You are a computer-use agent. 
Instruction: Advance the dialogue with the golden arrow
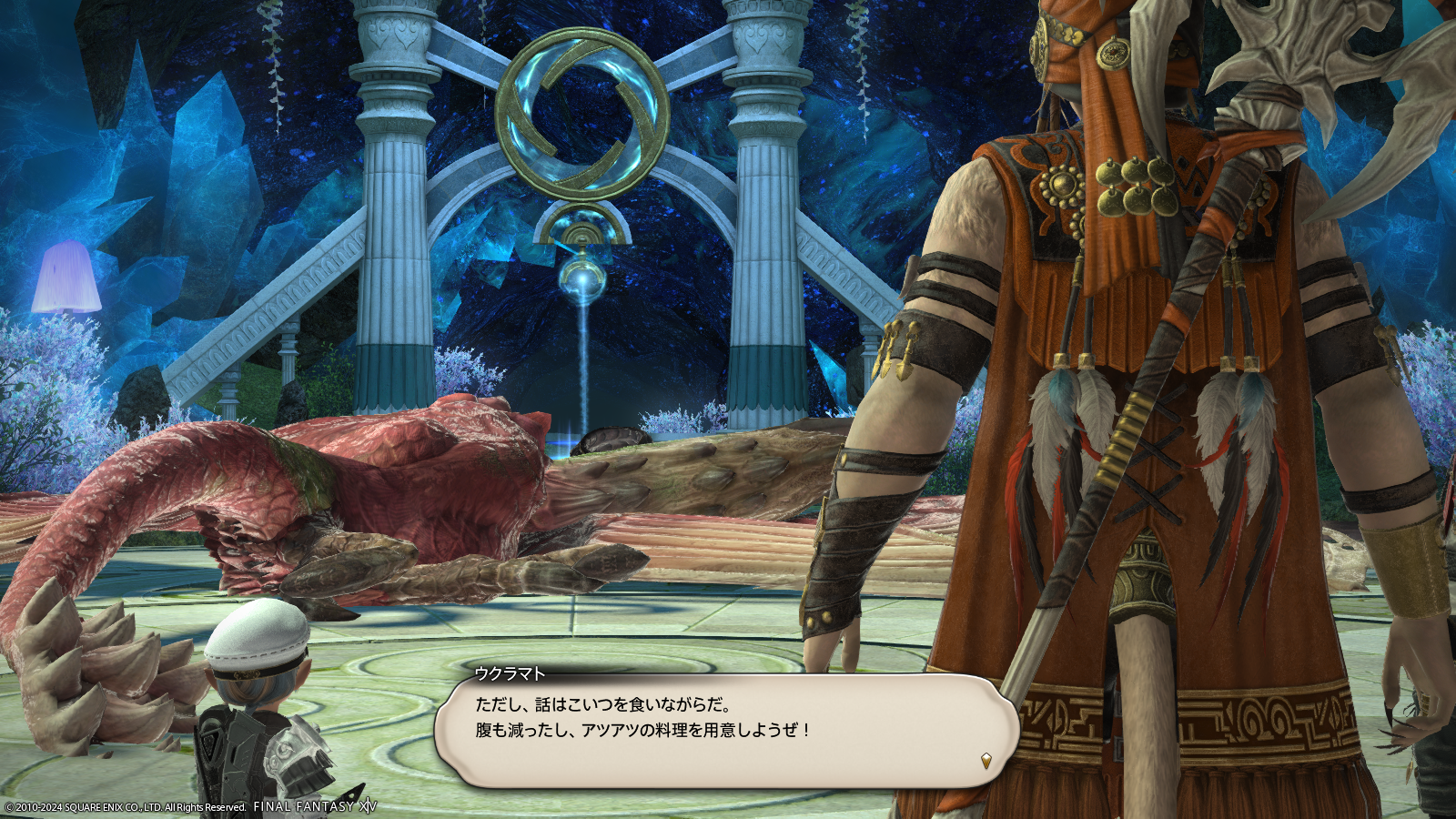point(986,760)
